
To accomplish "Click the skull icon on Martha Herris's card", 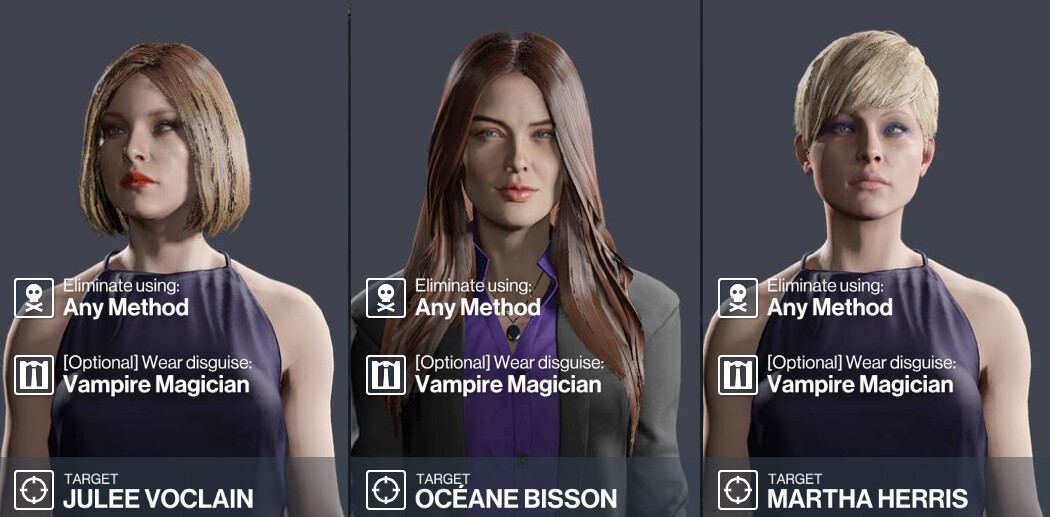I will tap(737, 298).
